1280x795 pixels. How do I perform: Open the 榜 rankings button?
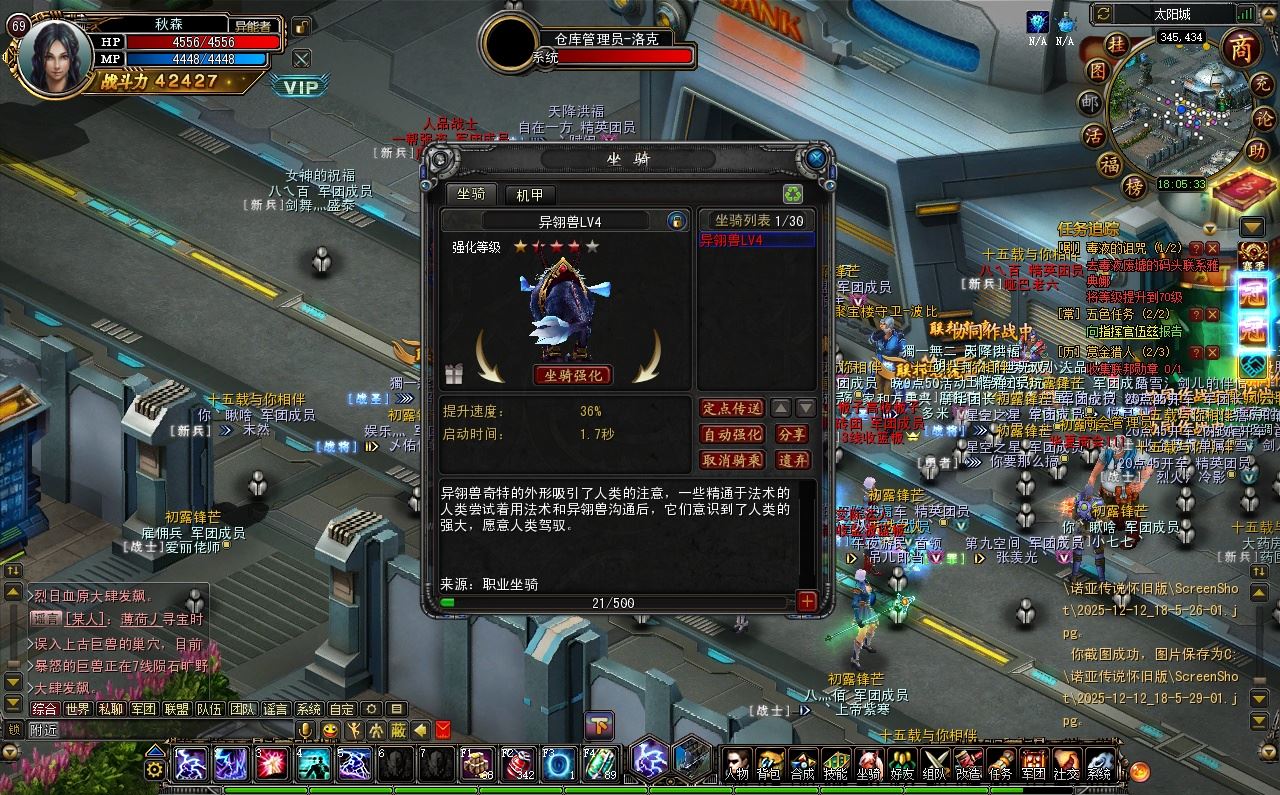coord(1133,186)
